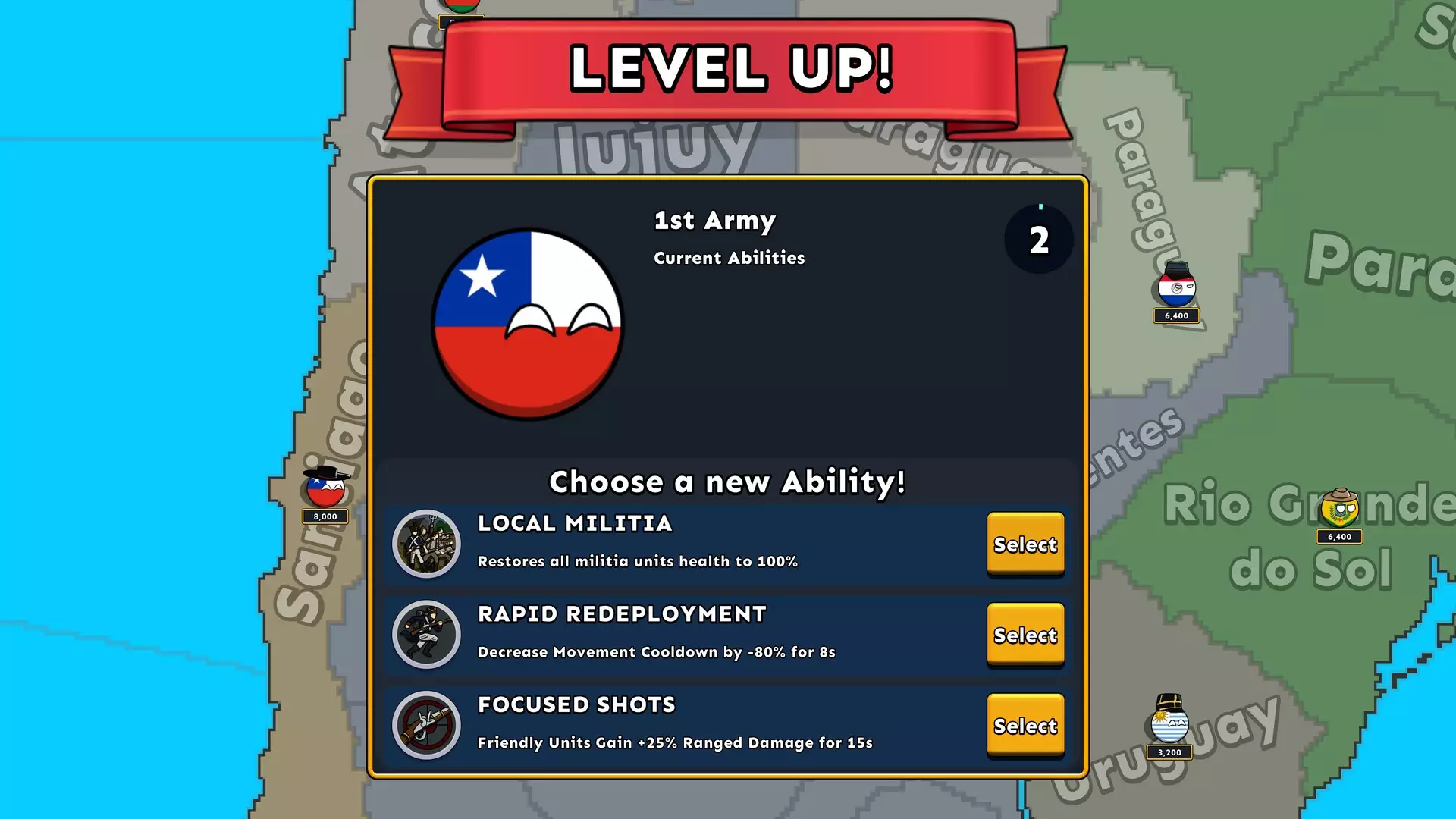This screenshot has width=1456, height=819.
Task: Click the level 2 badge
Action: 1037,239
